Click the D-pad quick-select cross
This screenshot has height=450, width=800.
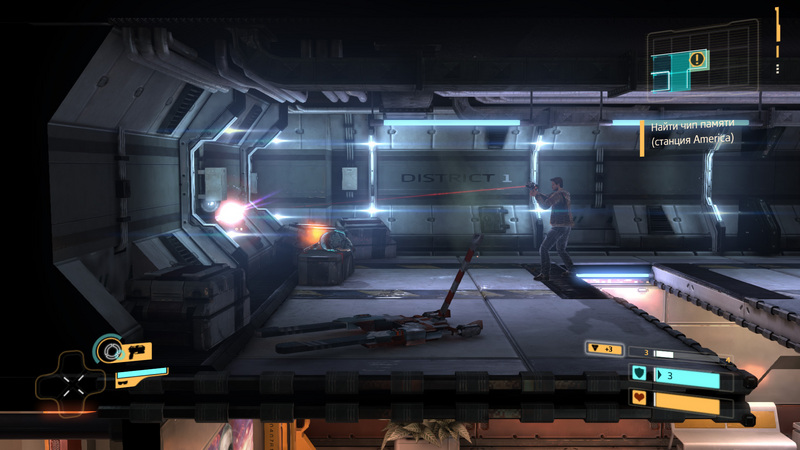click(68, 385)
